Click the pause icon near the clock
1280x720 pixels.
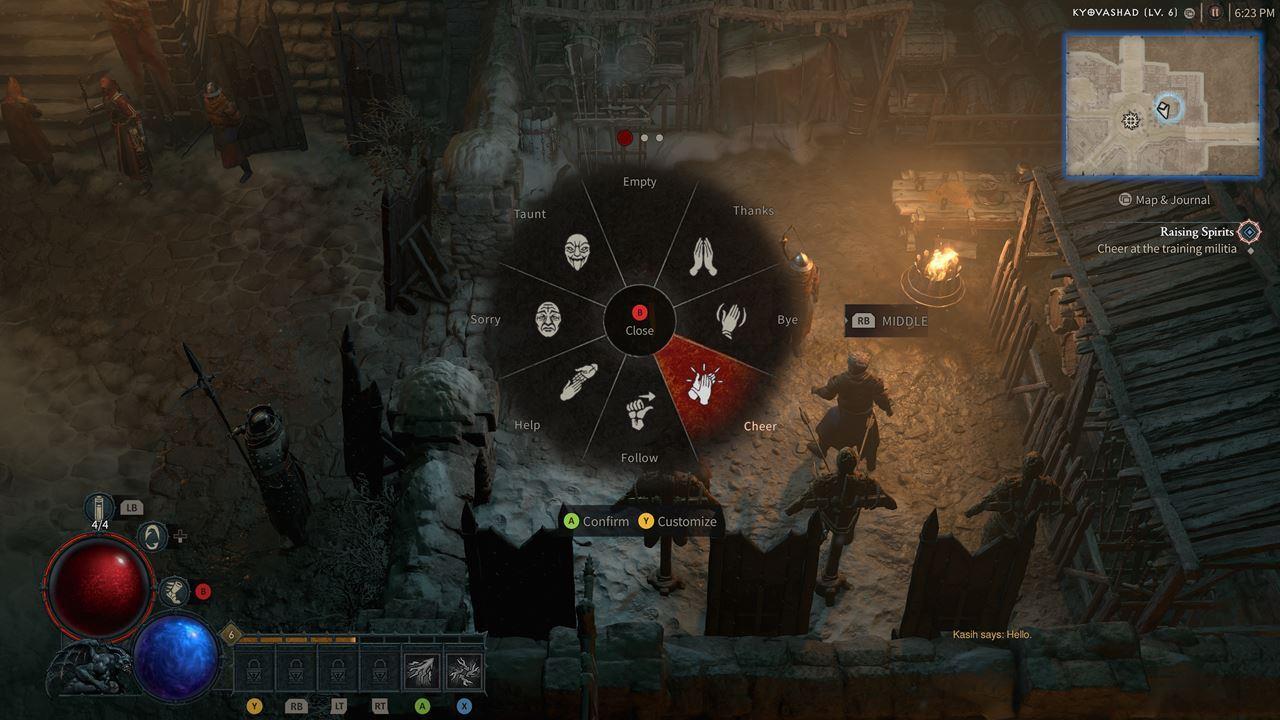(1213, 14)
